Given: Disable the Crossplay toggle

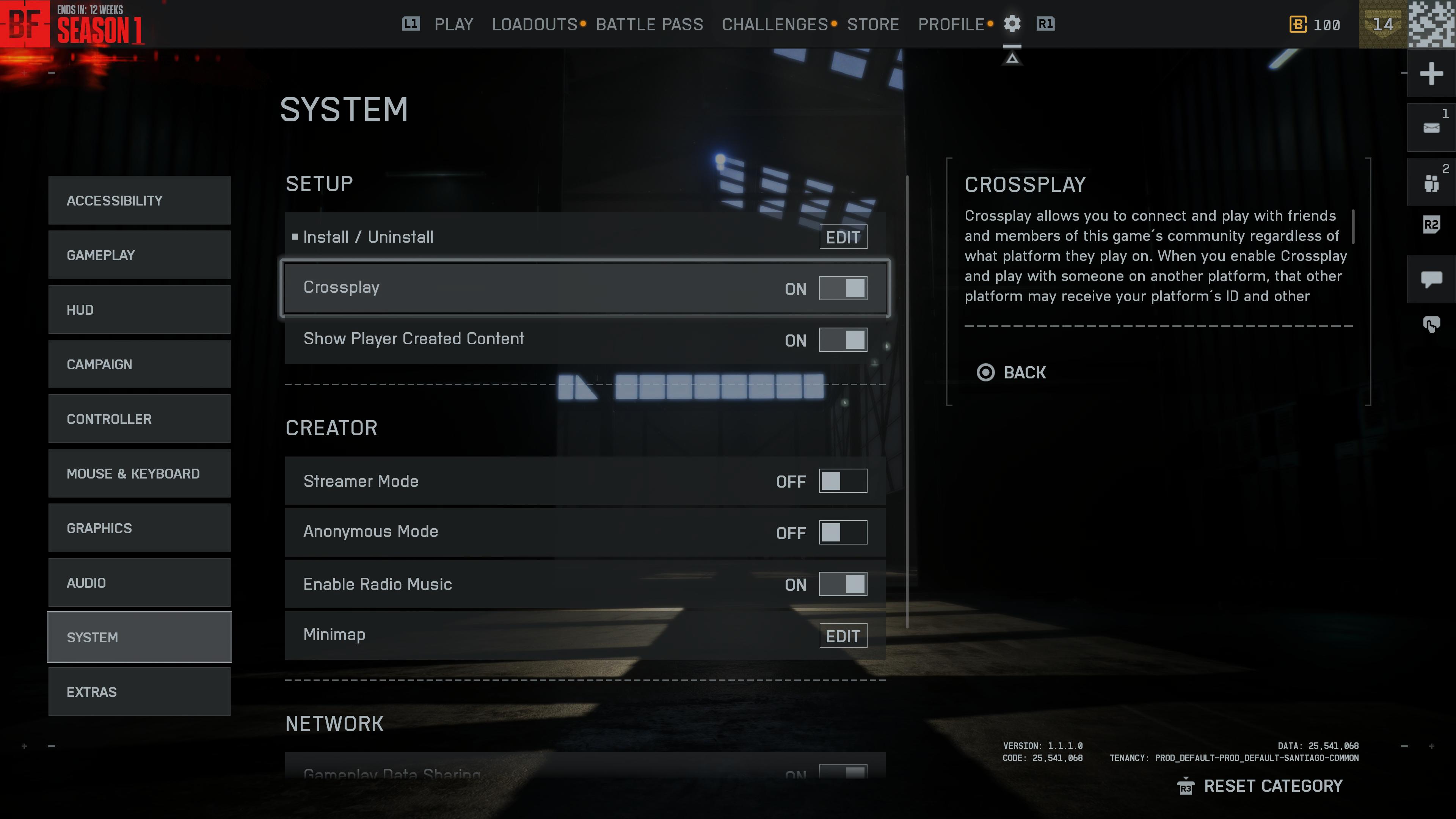Looking at the screenshot, I should [843, 288].
